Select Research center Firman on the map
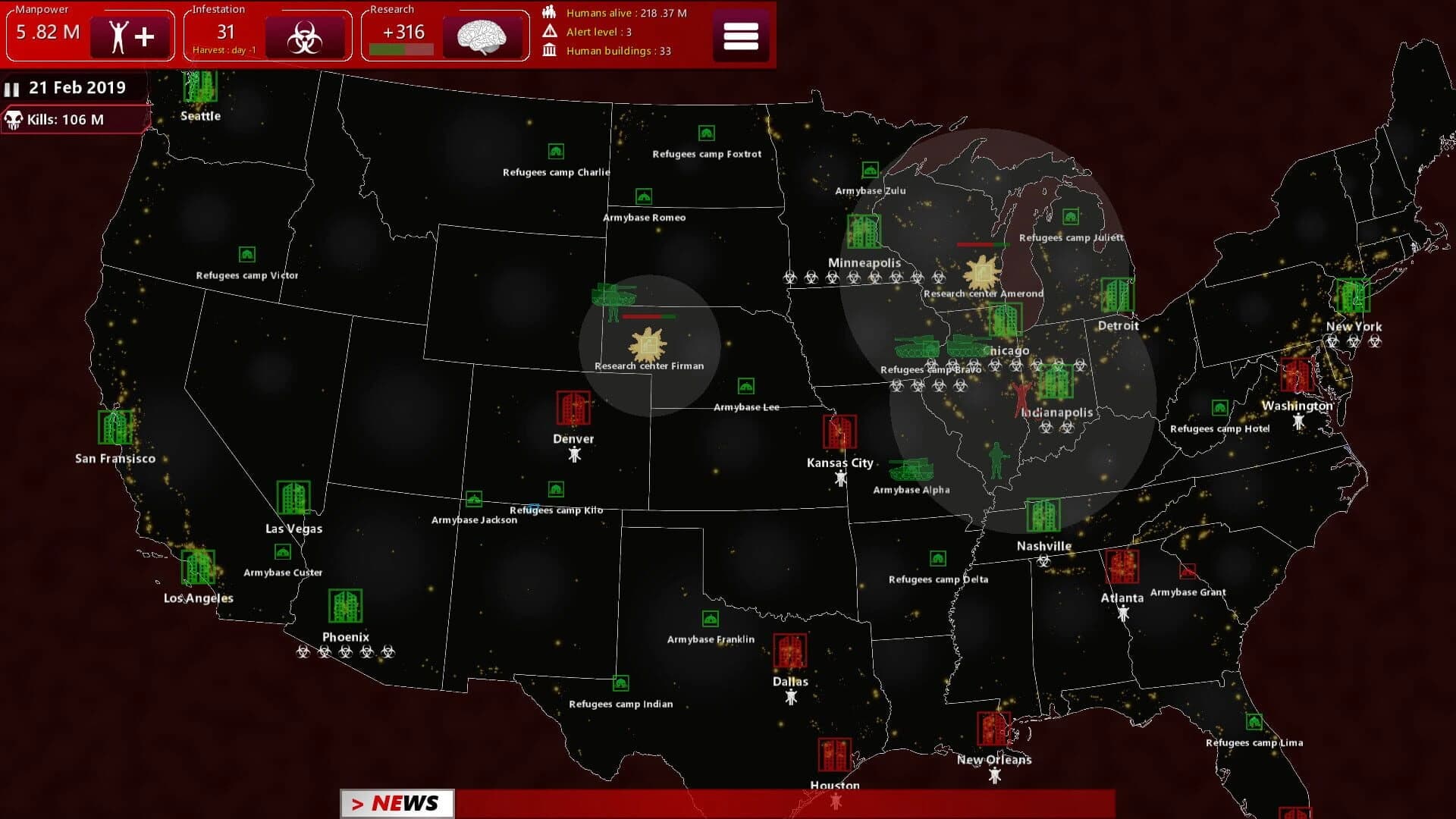This screenshot has height=819, width=1456. click(648, 345)
